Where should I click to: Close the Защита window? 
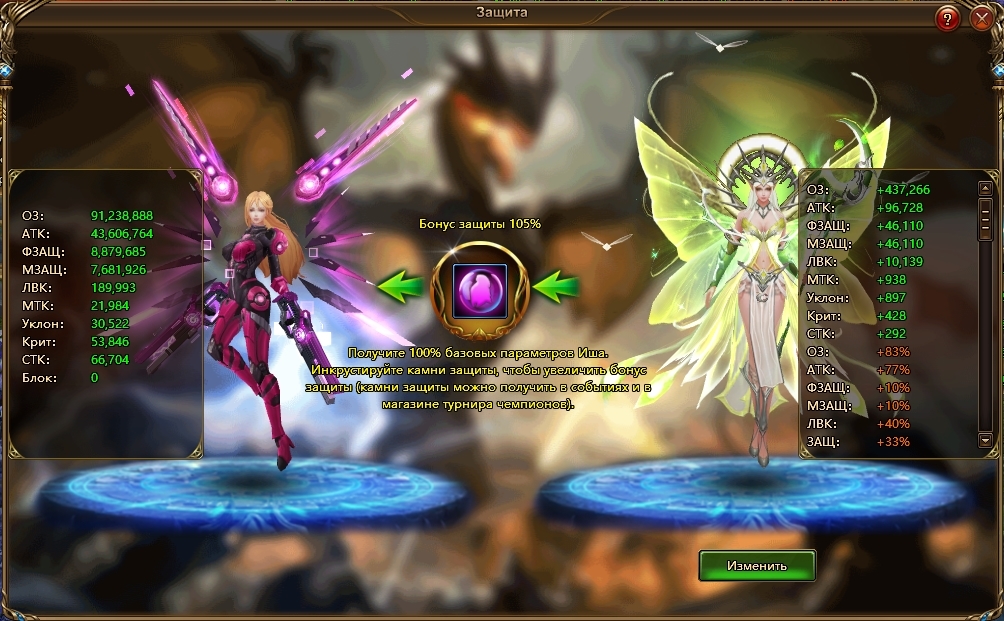(980, 18)
